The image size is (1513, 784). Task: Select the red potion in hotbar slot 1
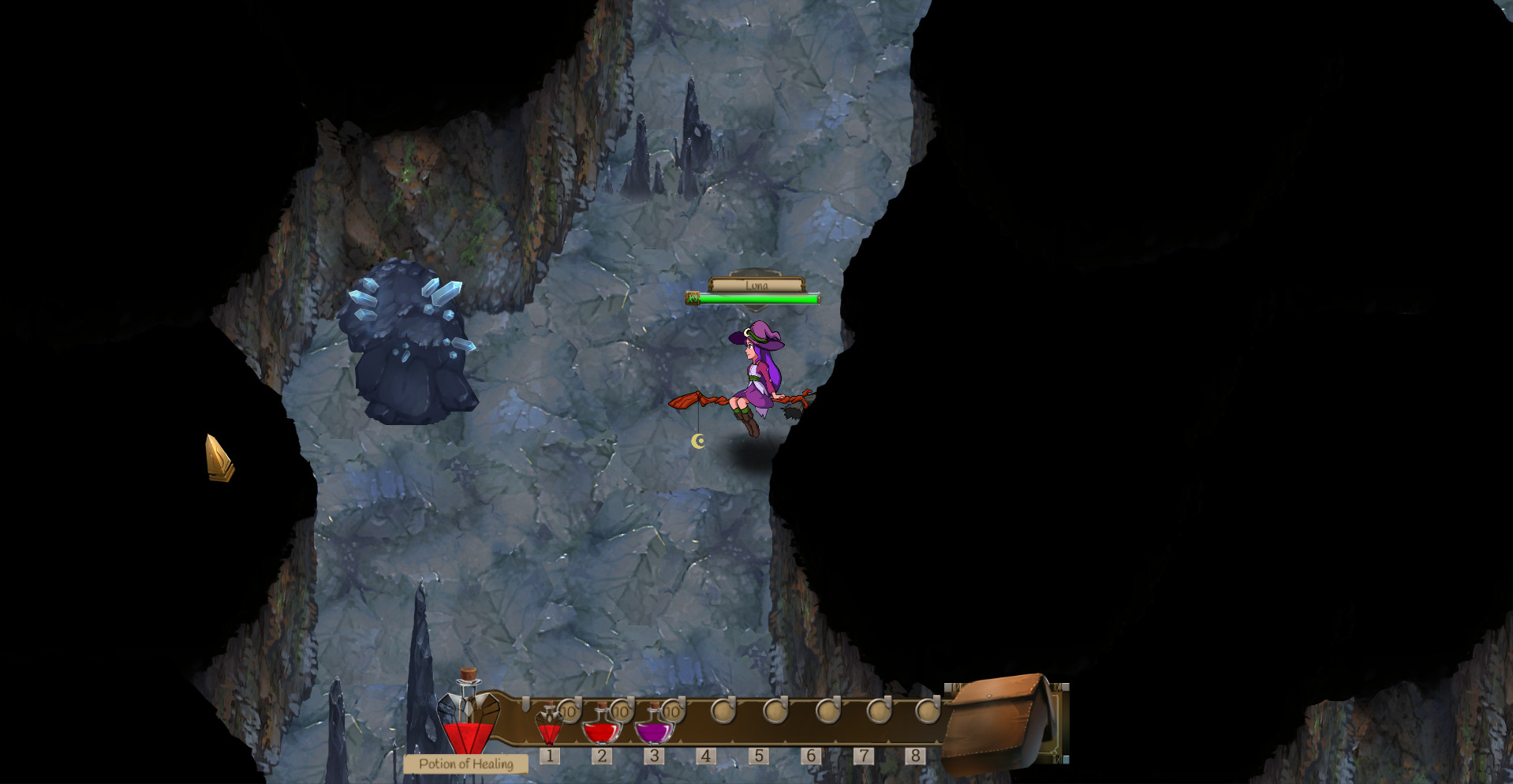(550, 726)
